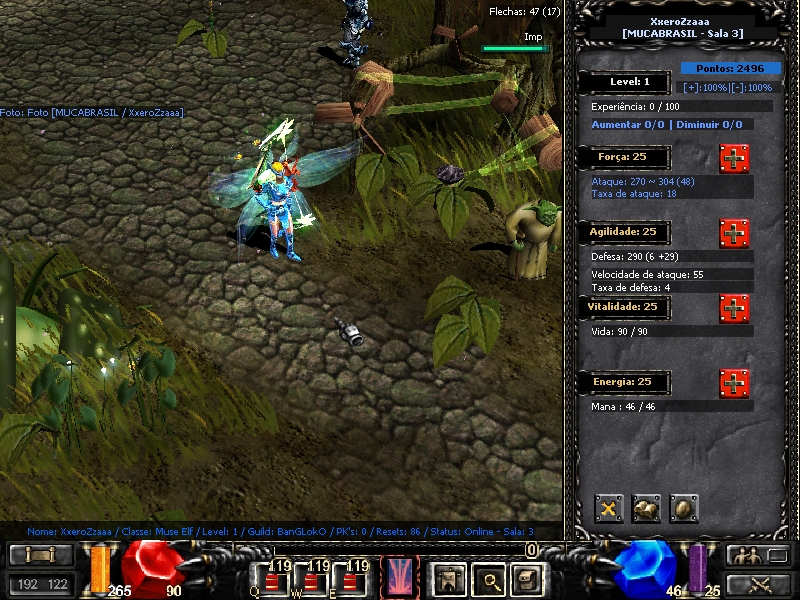Click the magnifying glass button
This screenshot has width=800, height=600.
486,578
